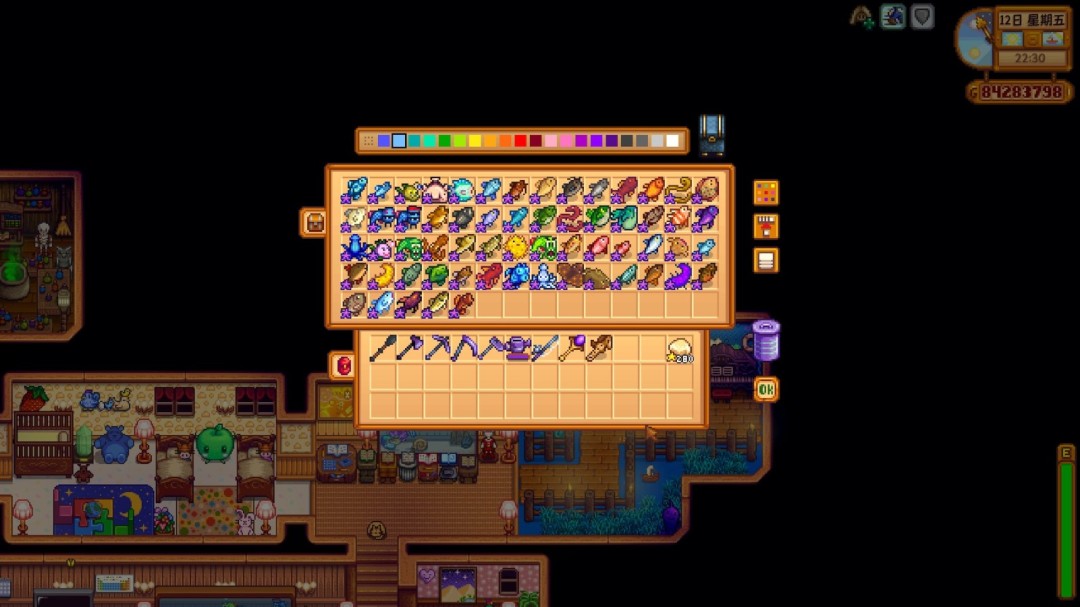Take the yellow pufferfish from the chest
Image resolution: width=1080 pixels, height=607 pixels.
(x=517, y=247)
